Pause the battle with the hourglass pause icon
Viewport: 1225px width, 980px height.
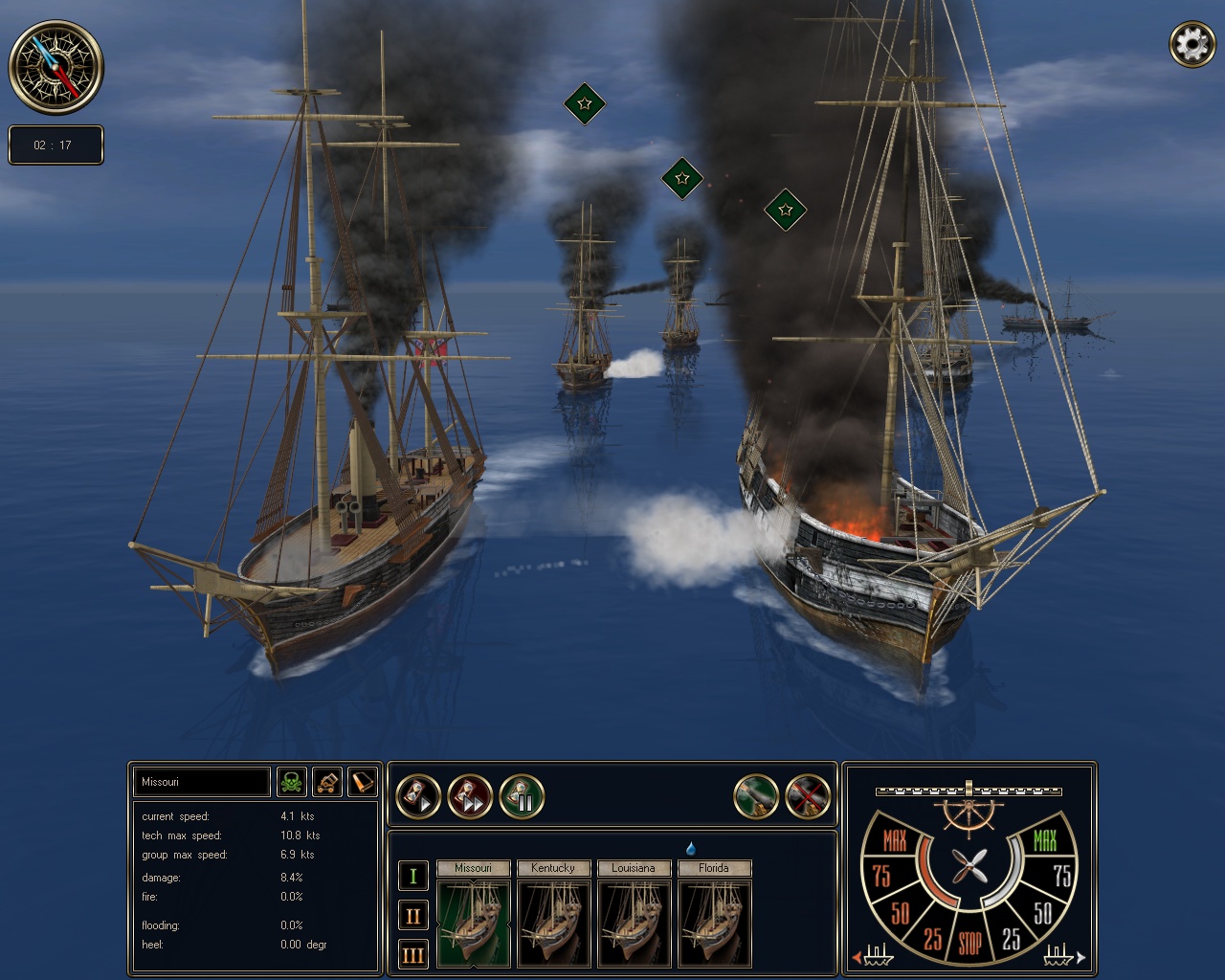tap(522, 795)
